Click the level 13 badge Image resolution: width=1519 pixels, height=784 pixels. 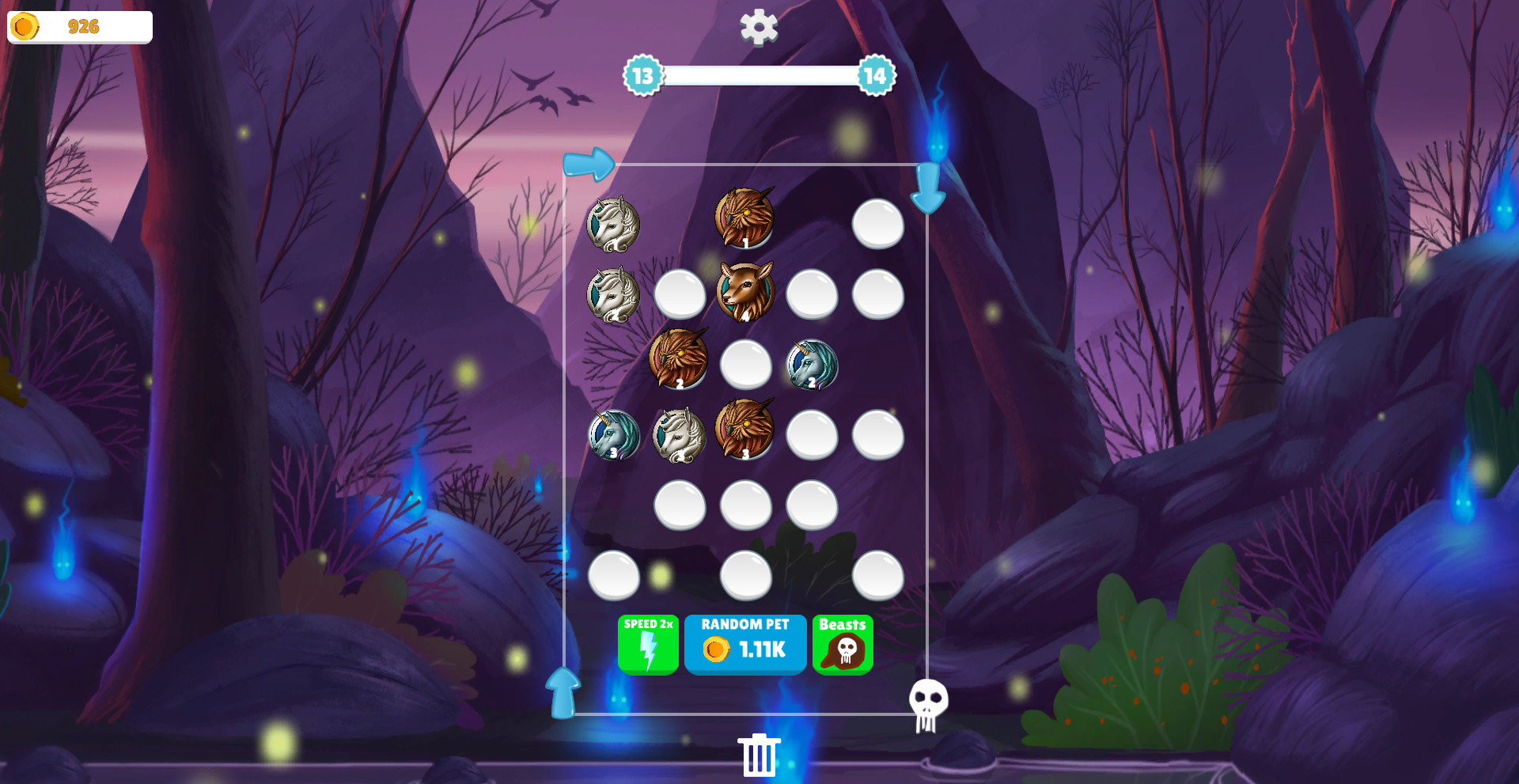[643, 77]
